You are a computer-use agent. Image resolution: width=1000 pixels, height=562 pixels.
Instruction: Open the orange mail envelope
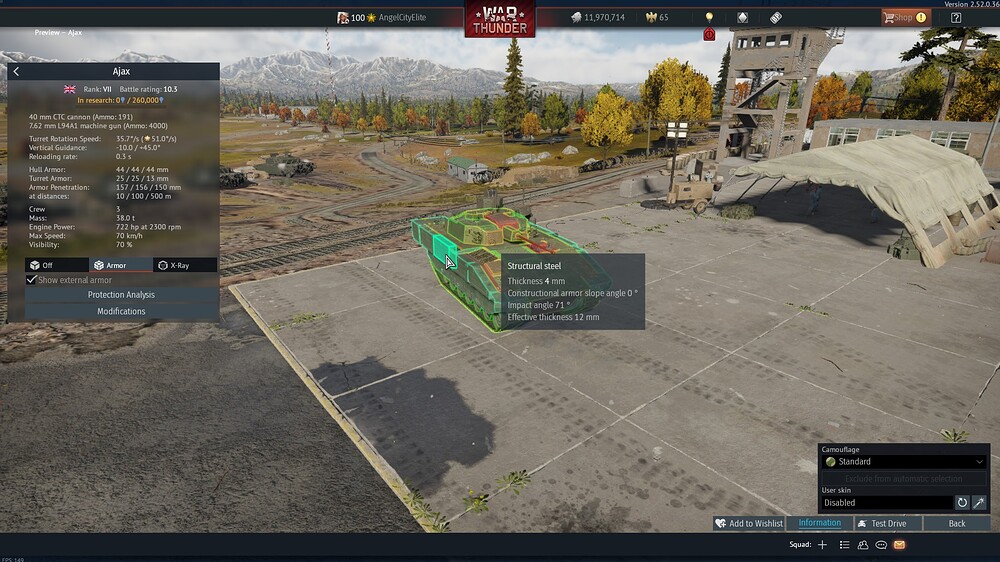899,545
